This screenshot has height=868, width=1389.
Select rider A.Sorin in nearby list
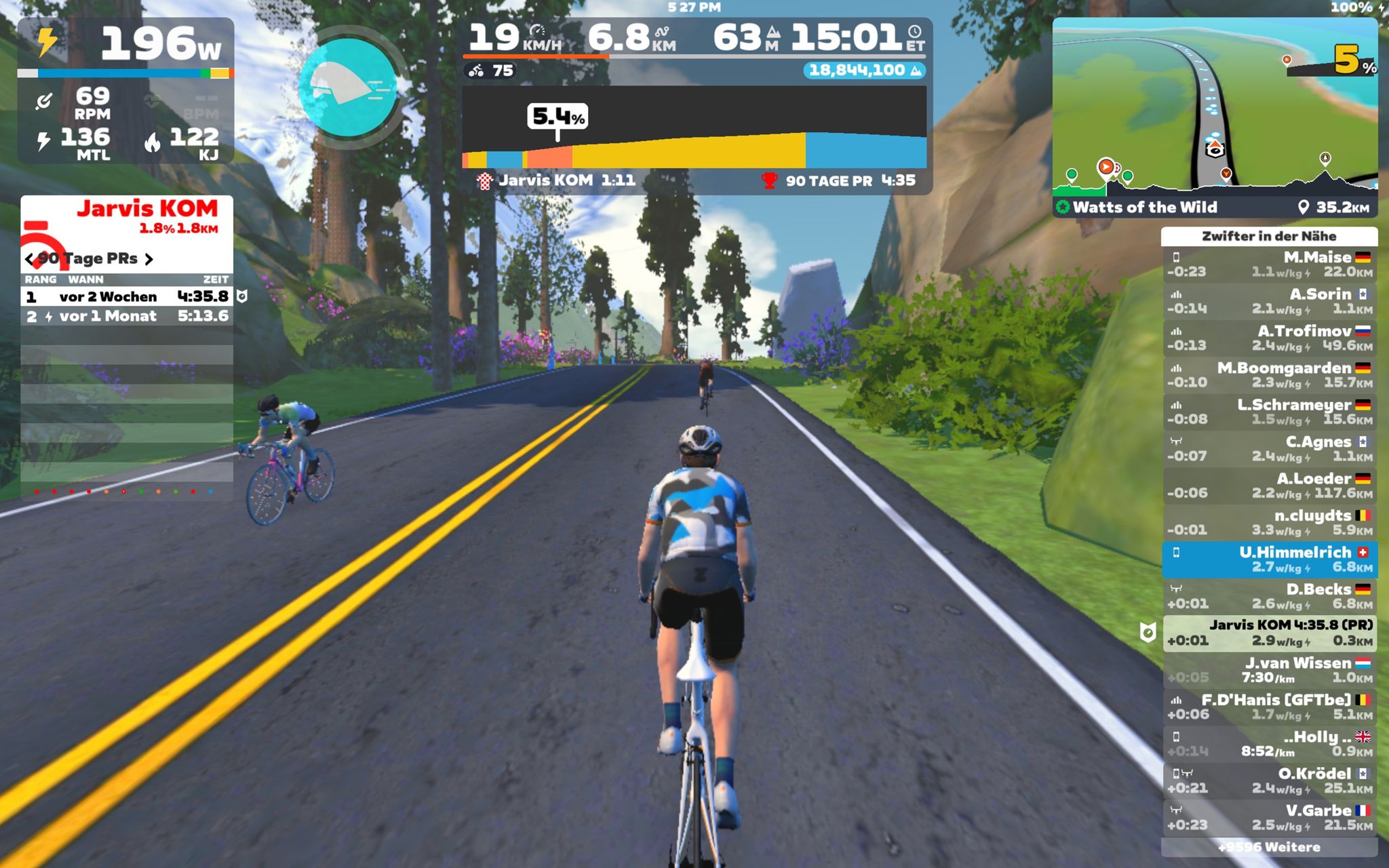(x=1269, y=301)
